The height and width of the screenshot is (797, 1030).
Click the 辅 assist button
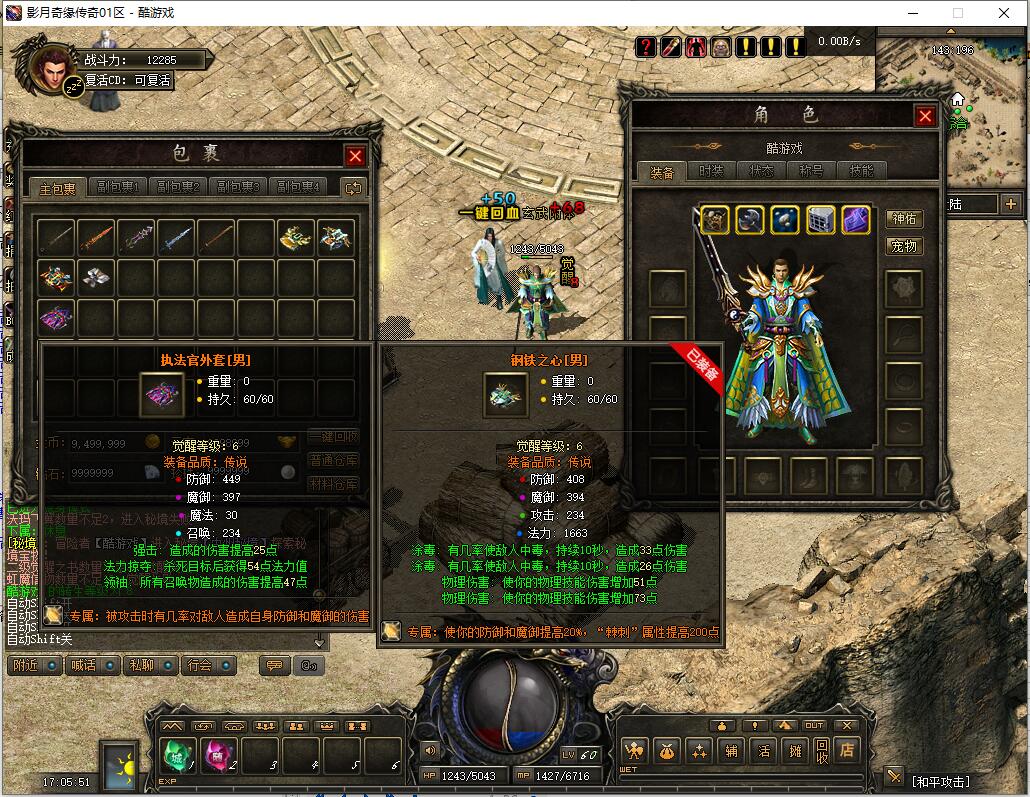coord(733,749)
